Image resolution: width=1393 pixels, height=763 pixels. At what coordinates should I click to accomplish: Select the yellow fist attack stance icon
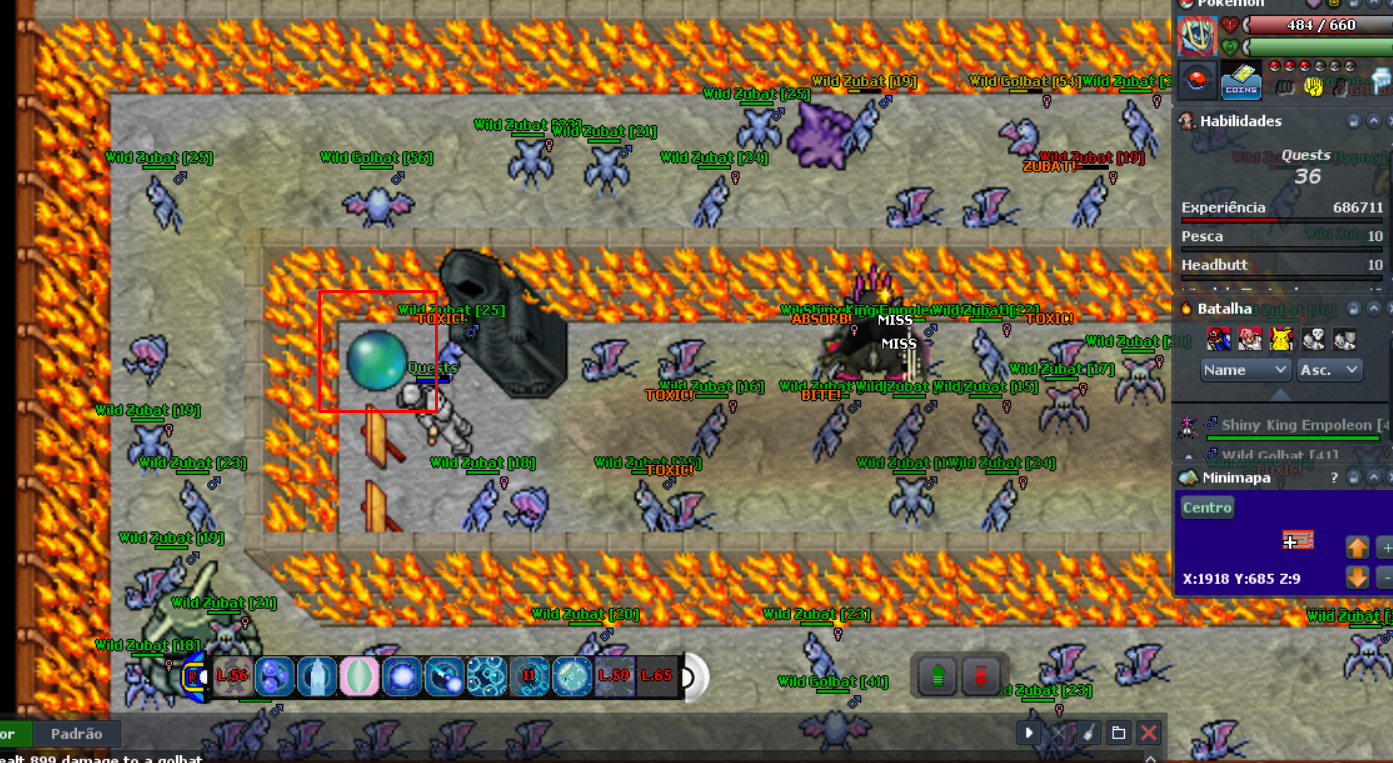[1314, 87]
